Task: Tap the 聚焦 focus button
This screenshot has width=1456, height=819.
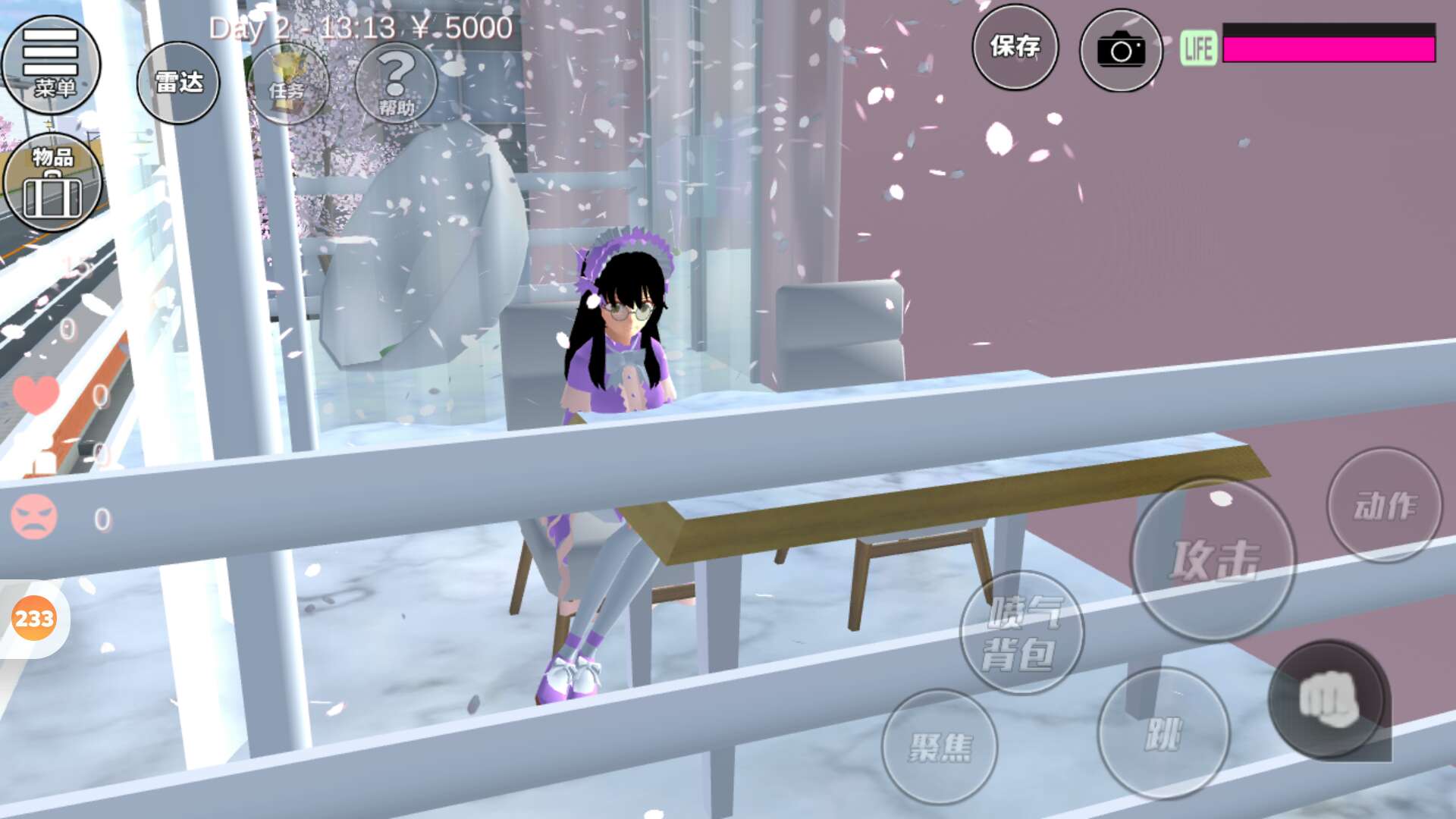Action: point(940,747)
